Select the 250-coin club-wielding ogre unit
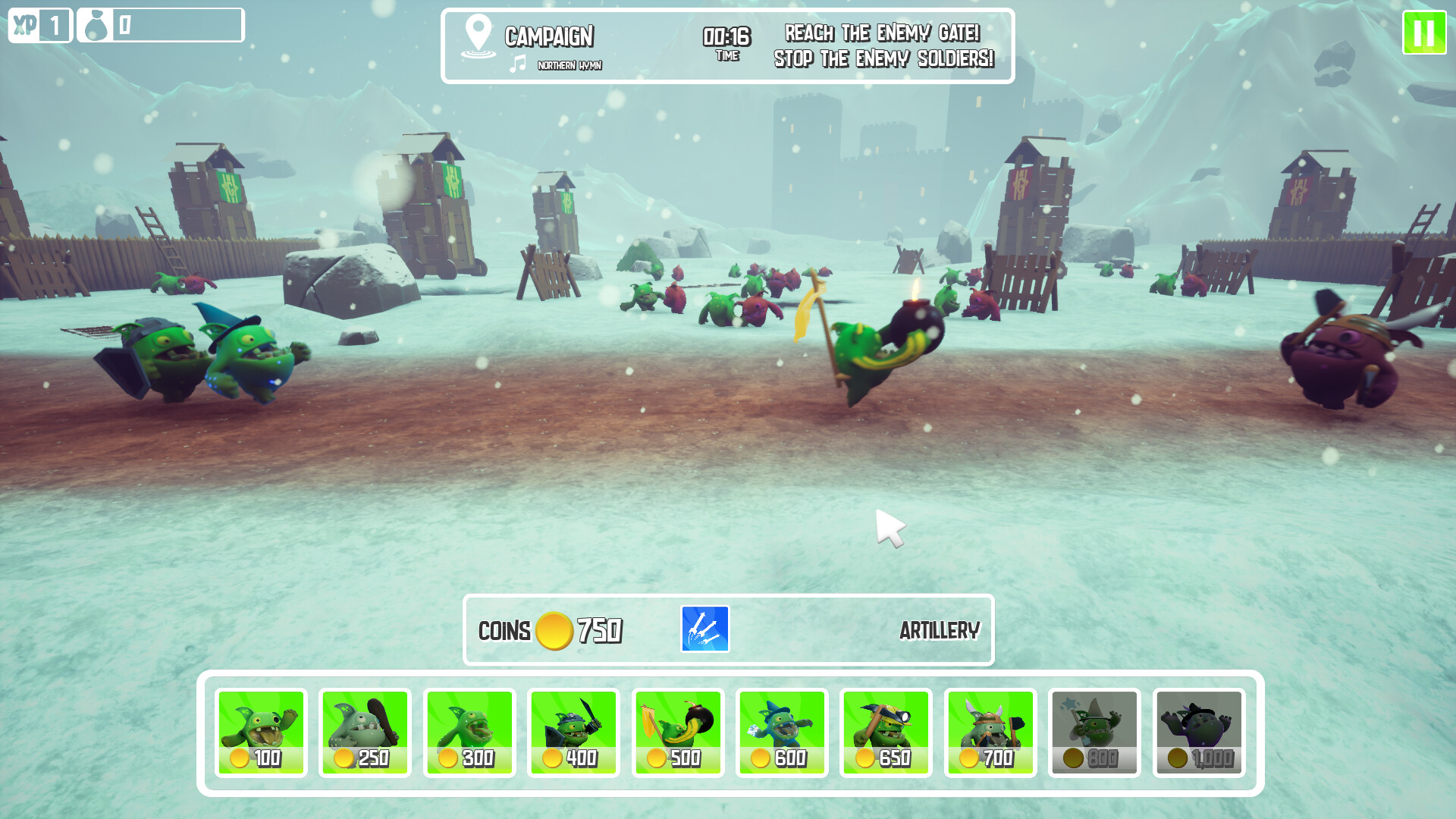Screen dimensions: 1456x819 pyautogui.click(x=366, y=732)
